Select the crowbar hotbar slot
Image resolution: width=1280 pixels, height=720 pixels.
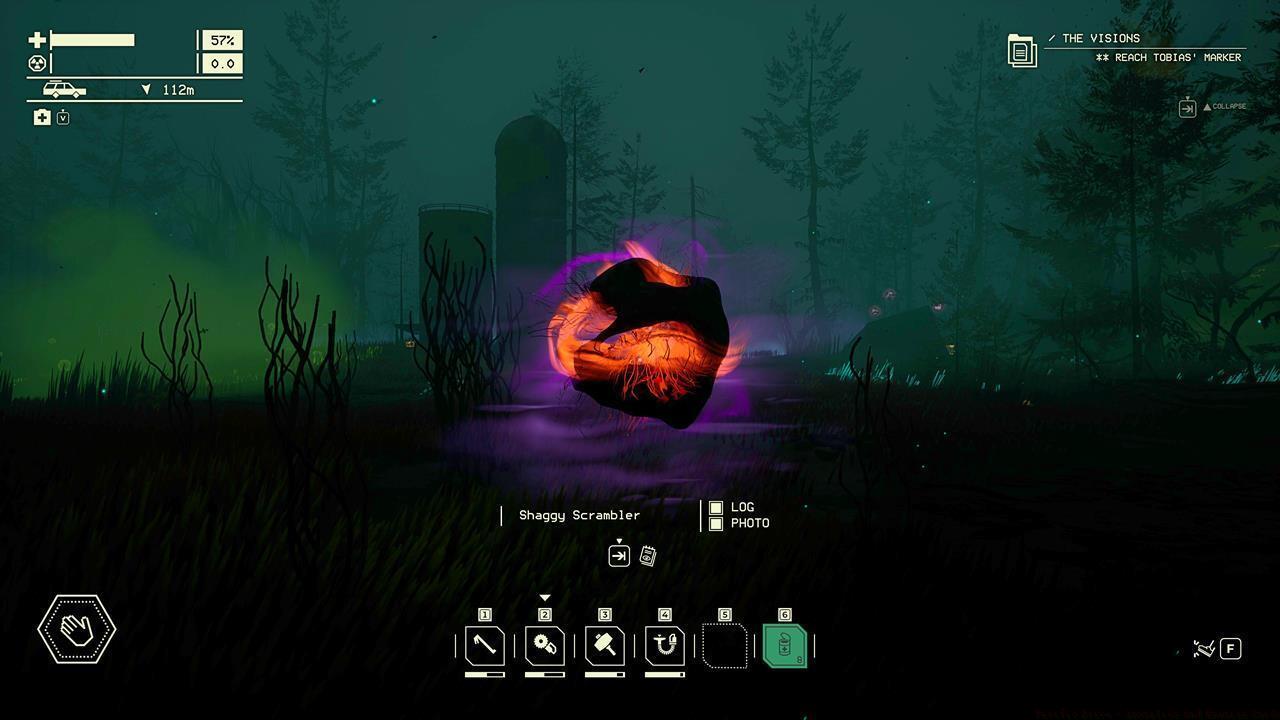coord(485,646)
